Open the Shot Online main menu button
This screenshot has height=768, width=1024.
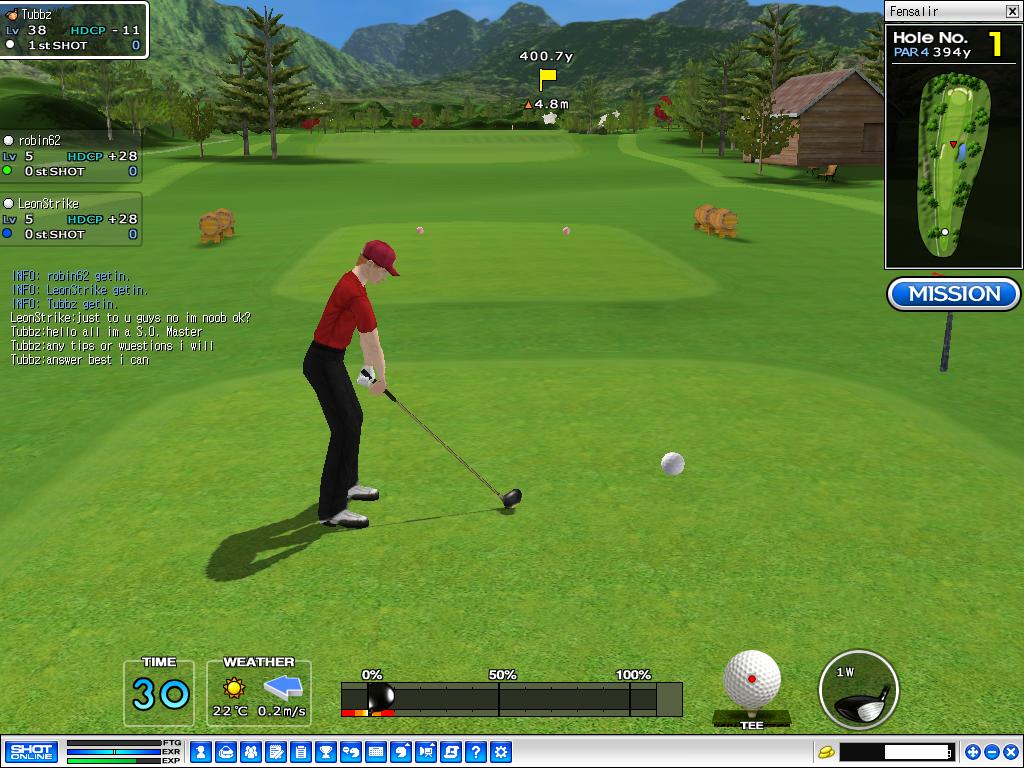click(x=31, y=751)
